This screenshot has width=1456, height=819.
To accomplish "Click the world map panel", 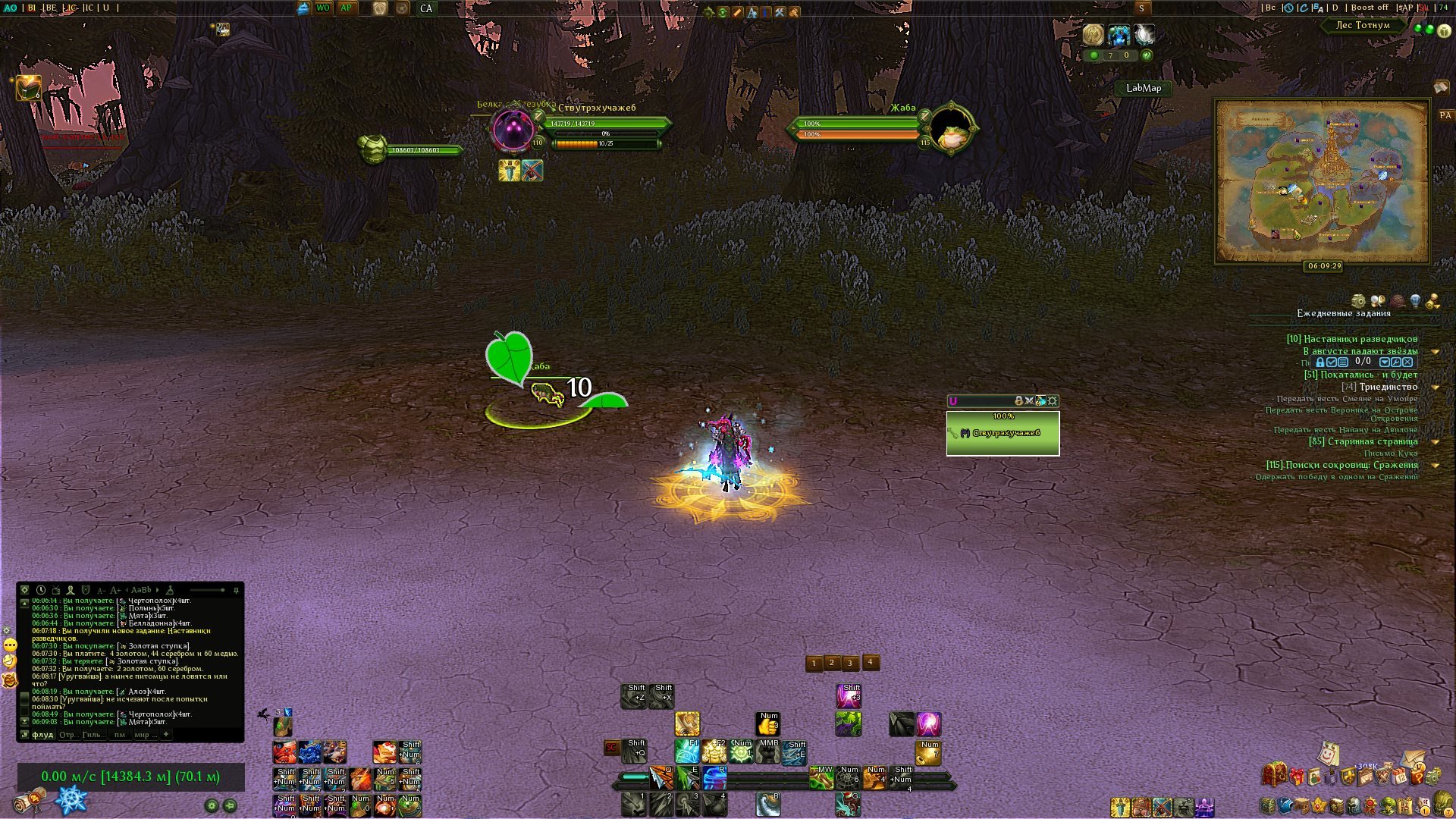I will tap(1322, 180).
